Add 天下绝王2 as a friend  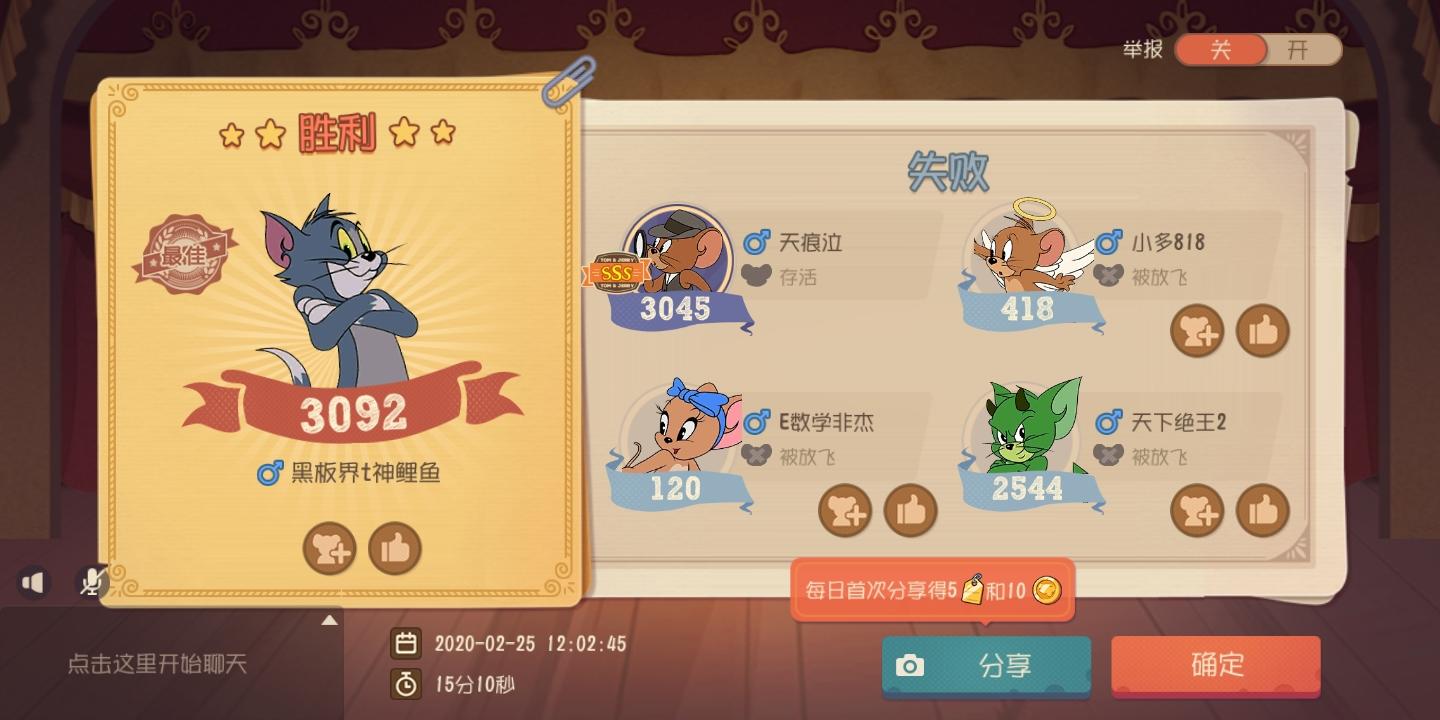(x=1197, y=510)
